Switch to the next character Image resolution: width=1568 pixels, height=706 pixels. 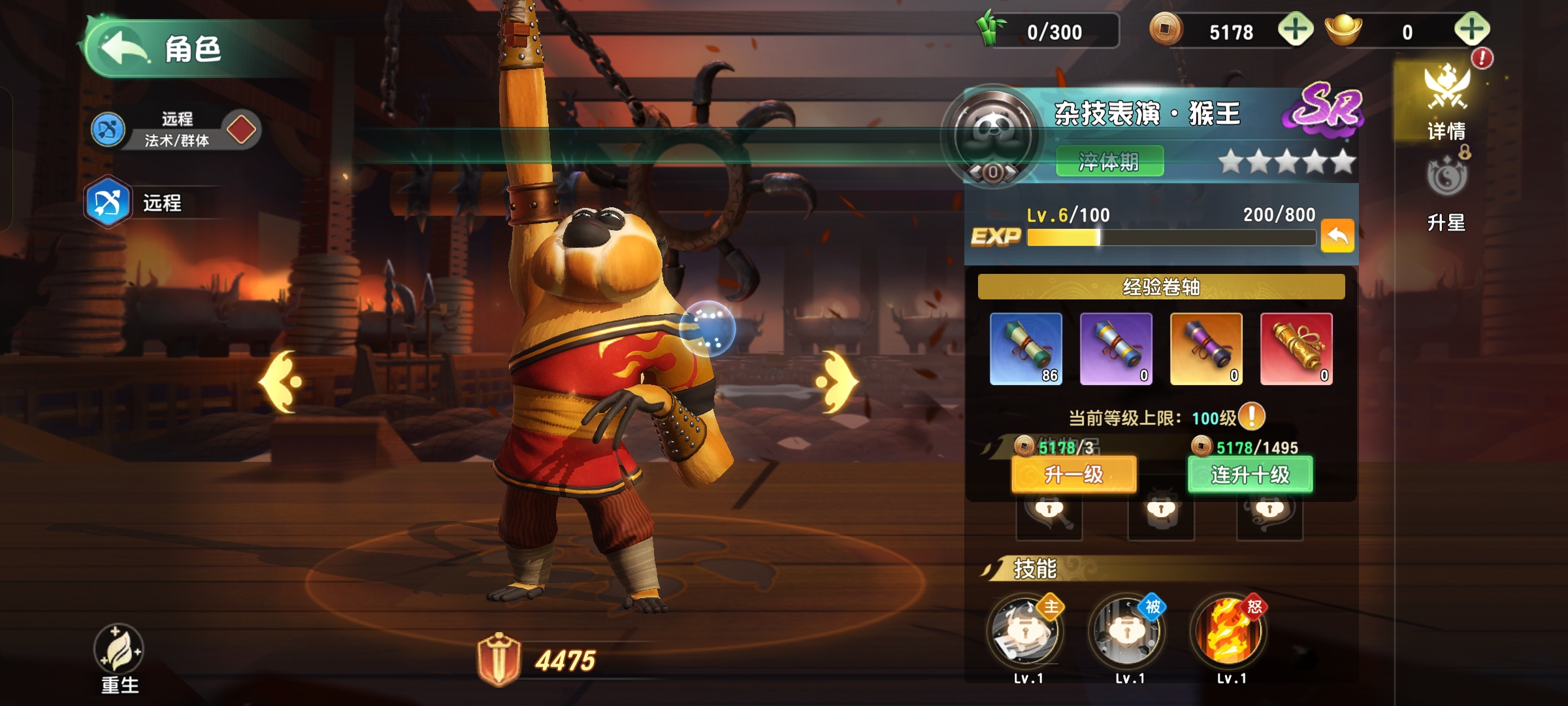838,382
